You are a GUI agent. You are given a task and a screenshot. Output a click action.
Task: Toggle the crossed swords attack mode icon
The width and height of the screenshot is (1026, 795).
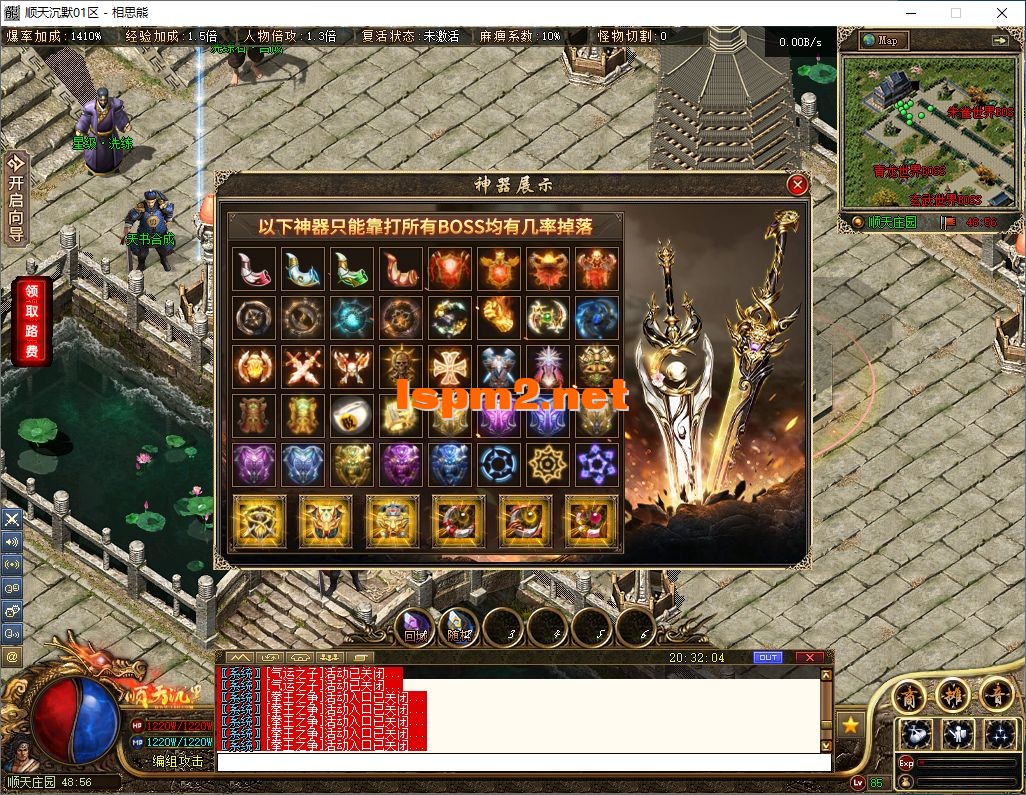pyautogui.click(x=12, y=519)
